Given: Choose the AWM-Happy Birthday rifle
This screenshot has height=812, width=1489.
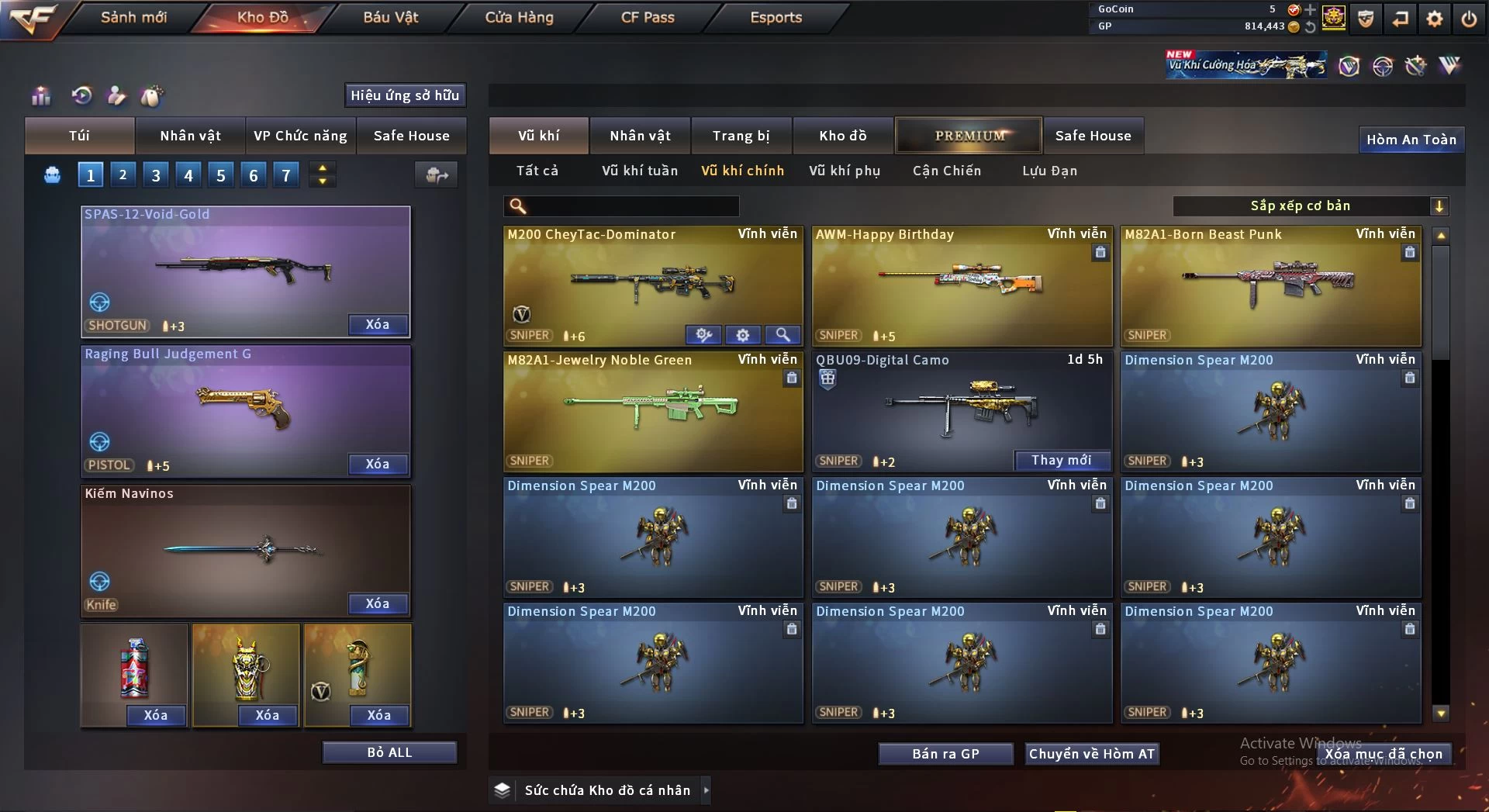Looking at the screenshot, I should 961,285.
